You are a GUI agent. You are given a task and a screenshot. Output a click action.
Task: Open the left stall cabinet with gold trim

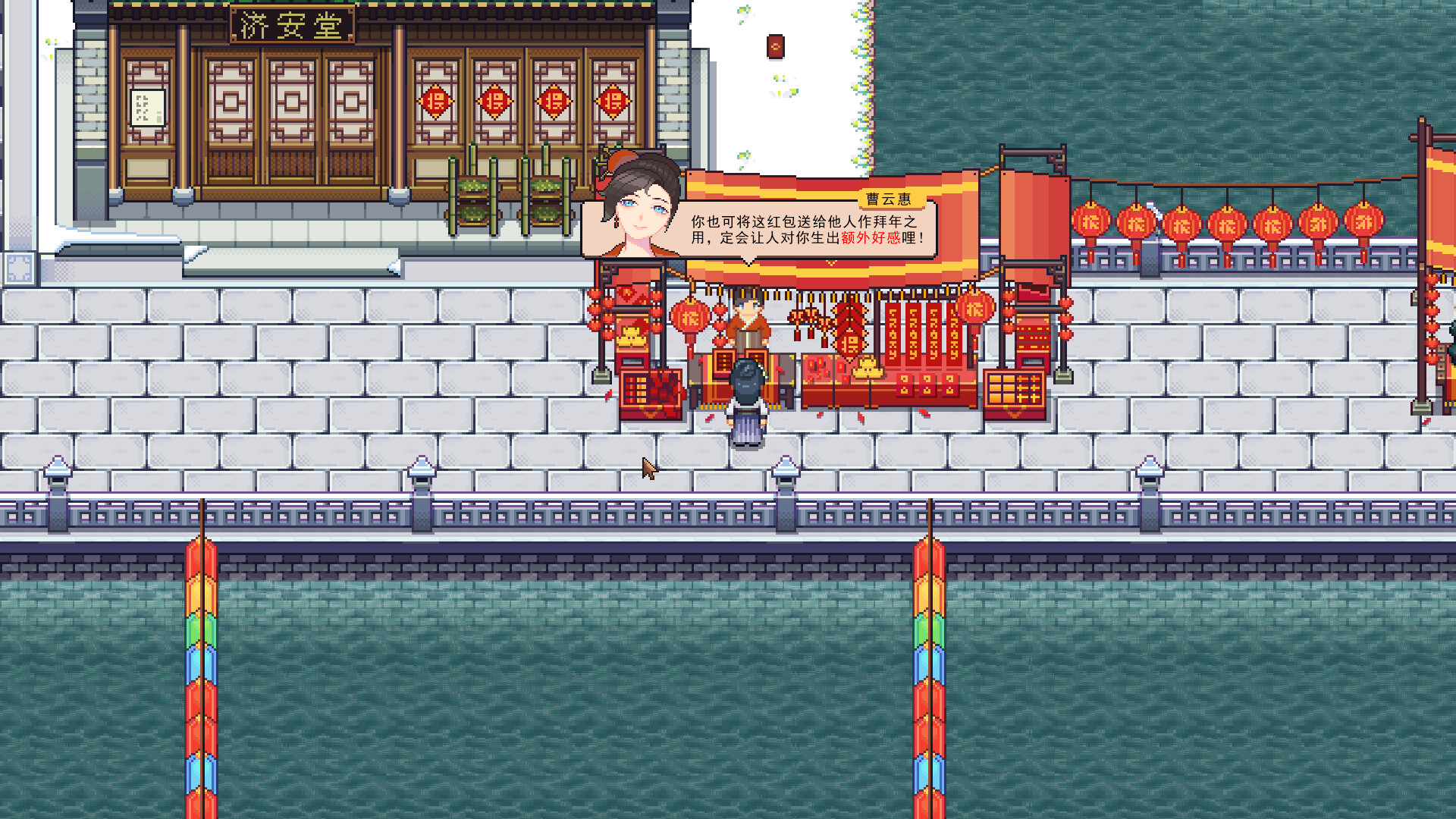[x=649, y=394]
